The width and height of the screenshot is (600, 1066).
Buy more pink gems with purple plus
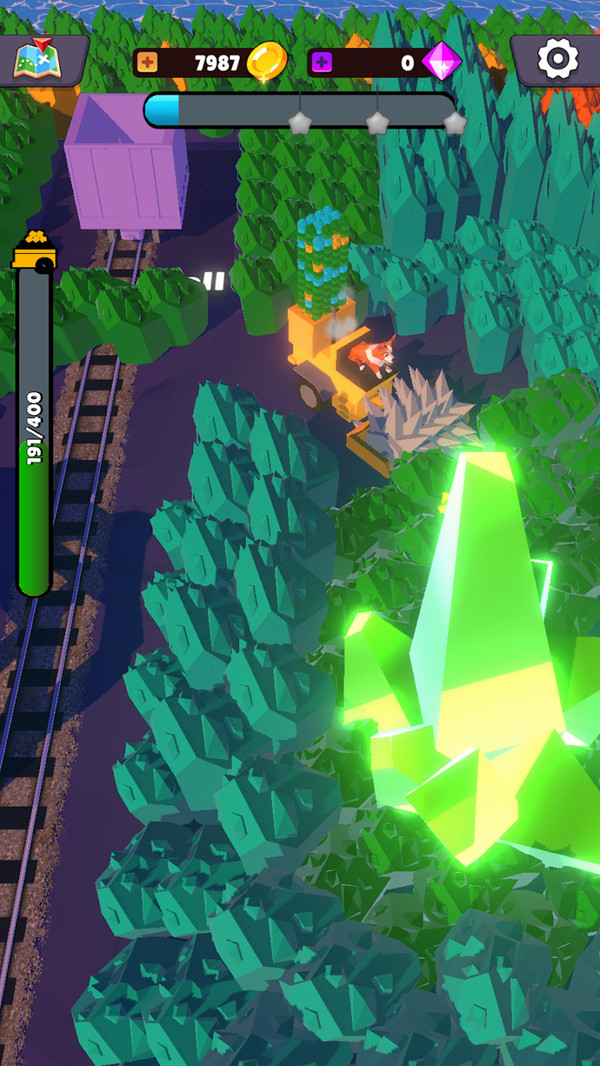pyautogui.click(x=322, y=63)
